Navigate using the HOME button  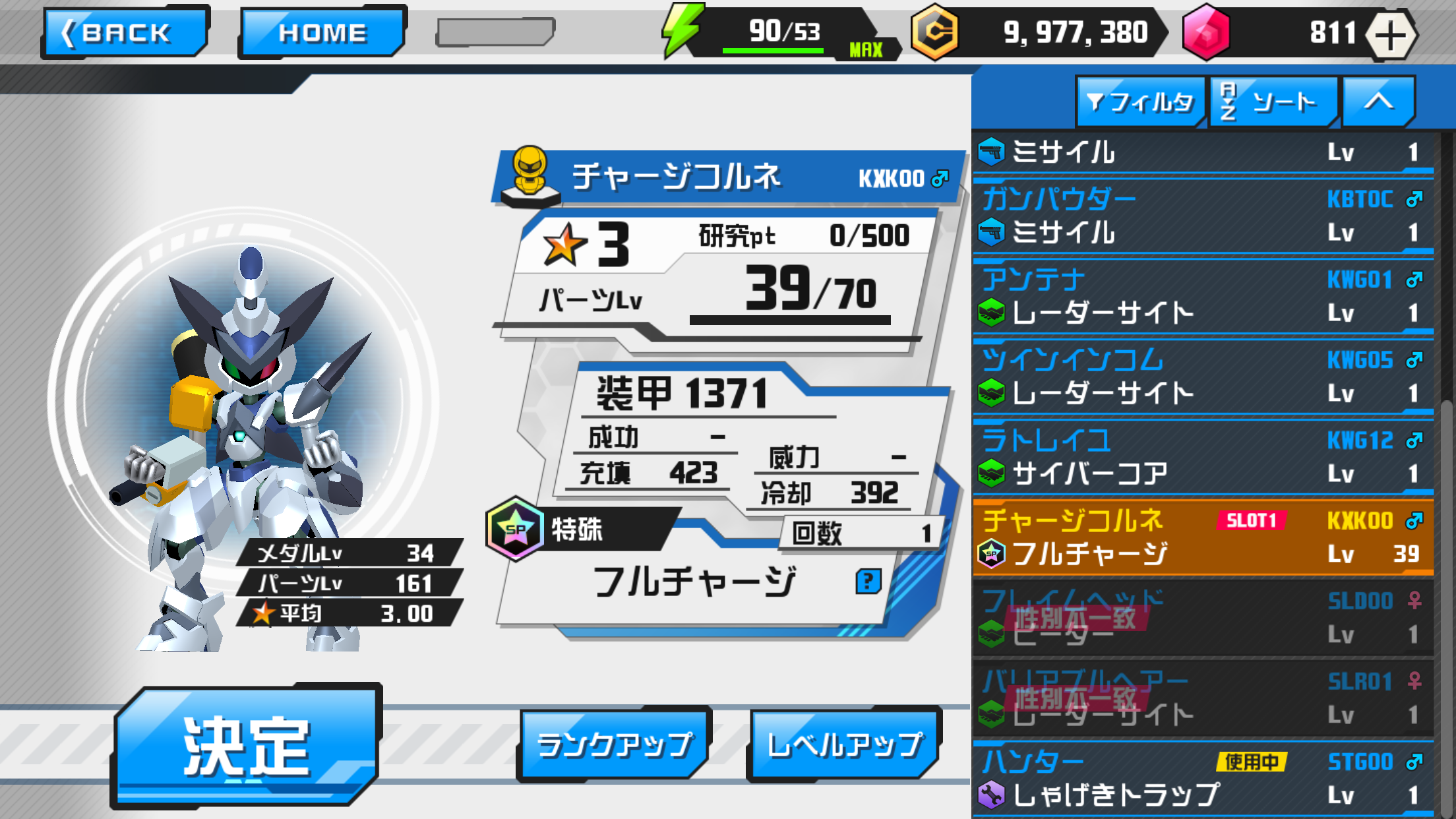pyautogui.click(x=322, y=31)
